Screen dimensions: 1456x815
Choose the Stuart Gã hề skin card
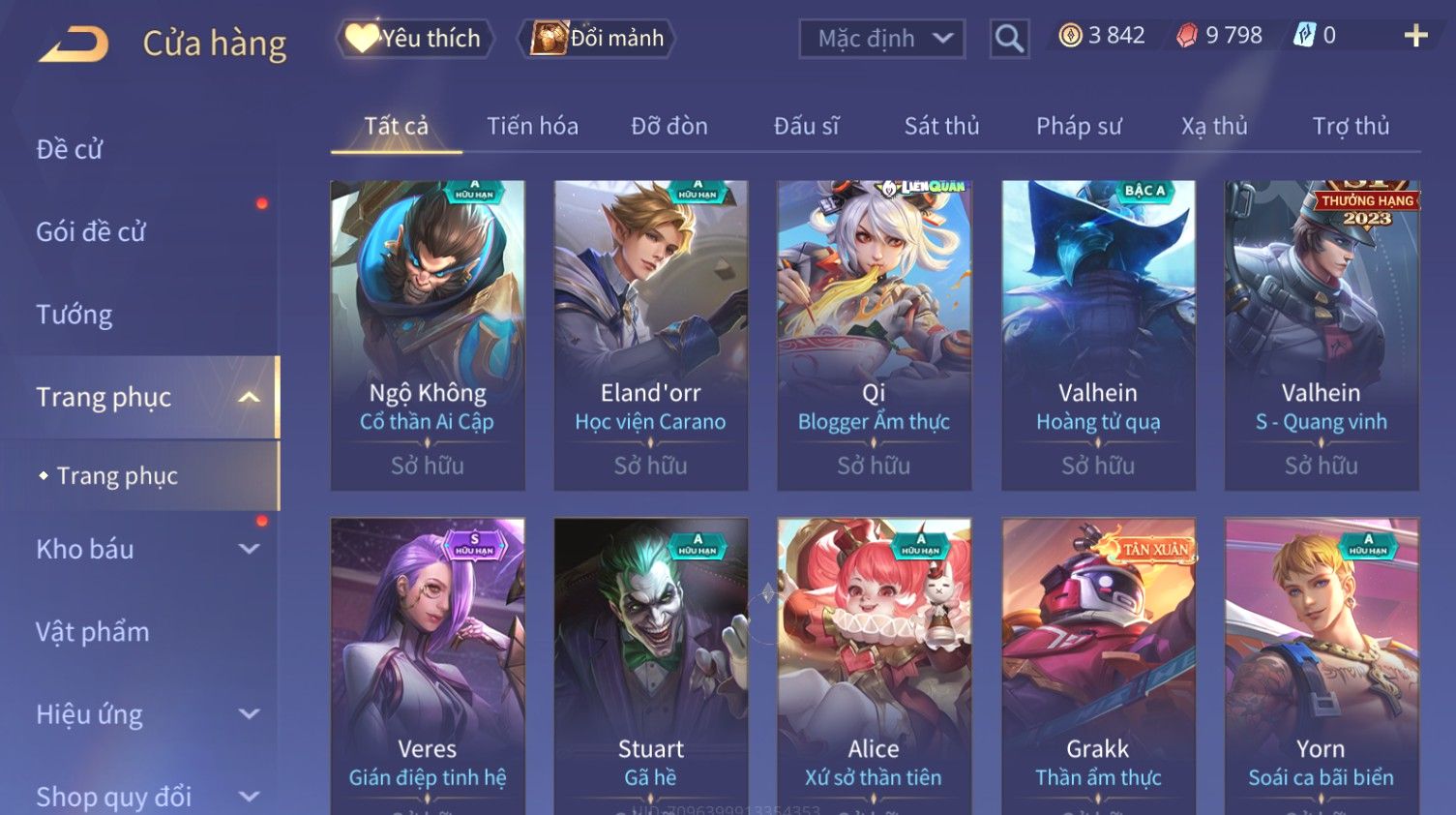[x=650, y=666]
